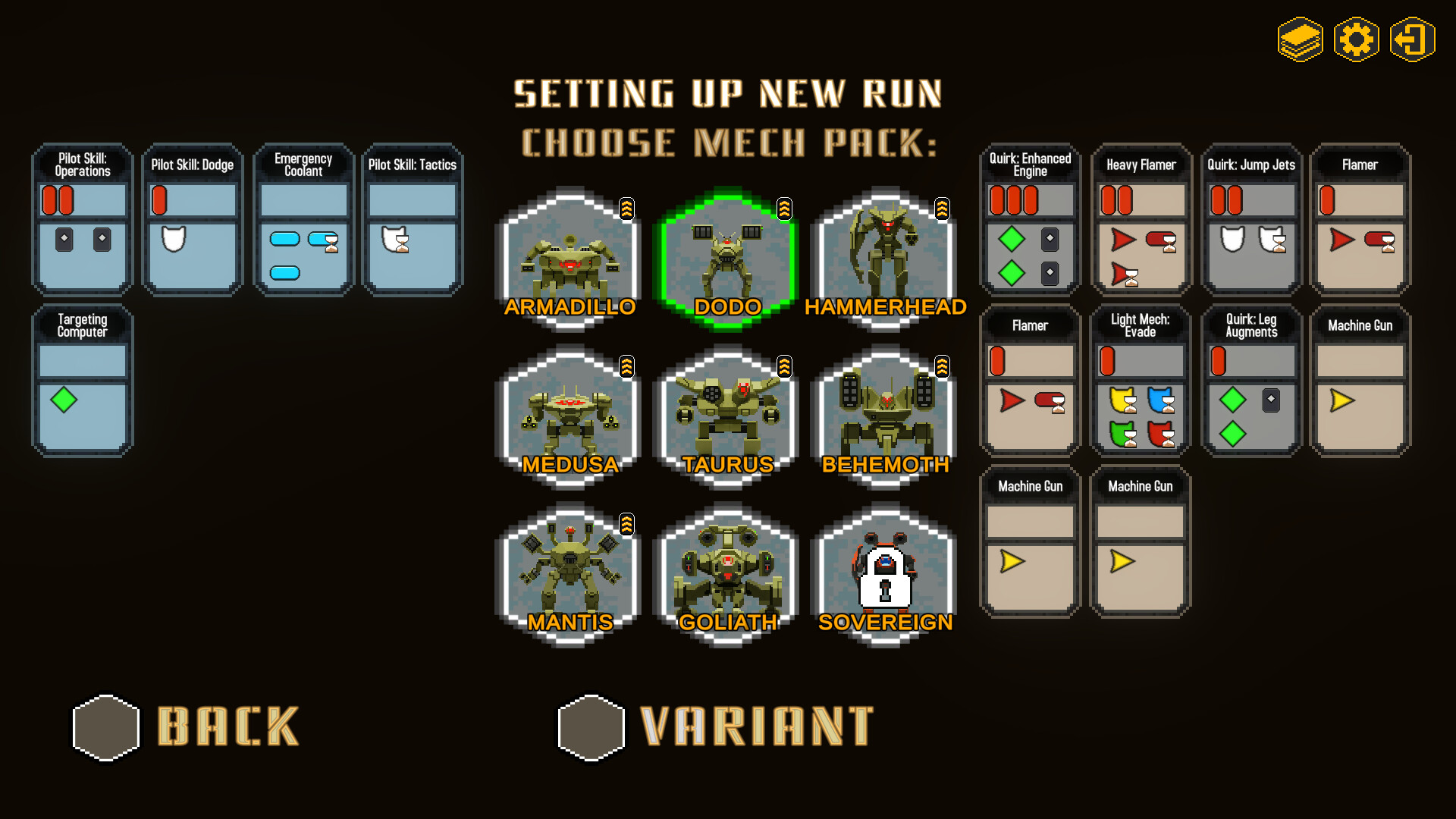This screenshot has height=819, width=1456.
Task: Click the exit/logout icon top right
Action: click(1412, 41)
